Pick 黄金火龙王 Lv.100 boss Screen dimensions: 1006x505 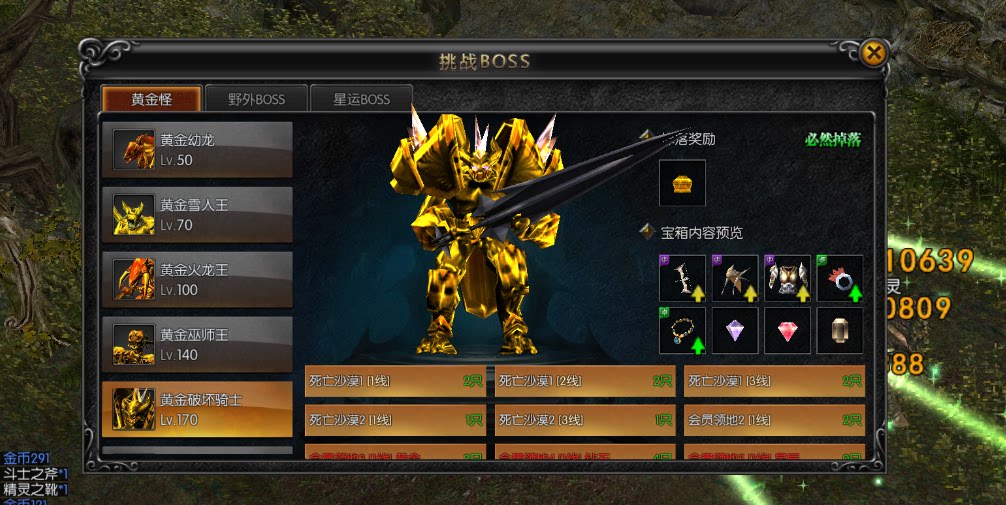pos(197,280)
